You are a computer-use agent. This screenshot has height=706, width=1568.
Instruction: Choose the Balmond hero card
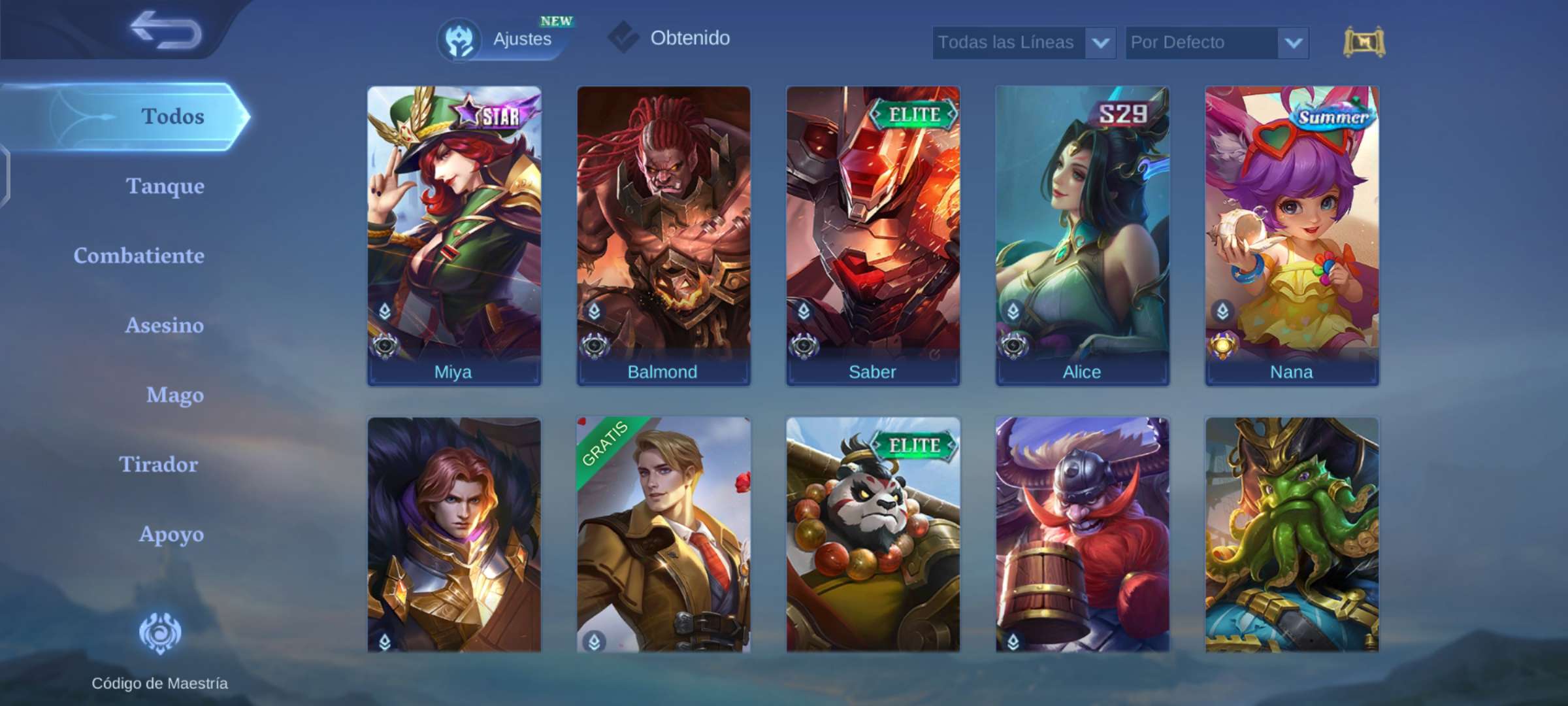663,235
